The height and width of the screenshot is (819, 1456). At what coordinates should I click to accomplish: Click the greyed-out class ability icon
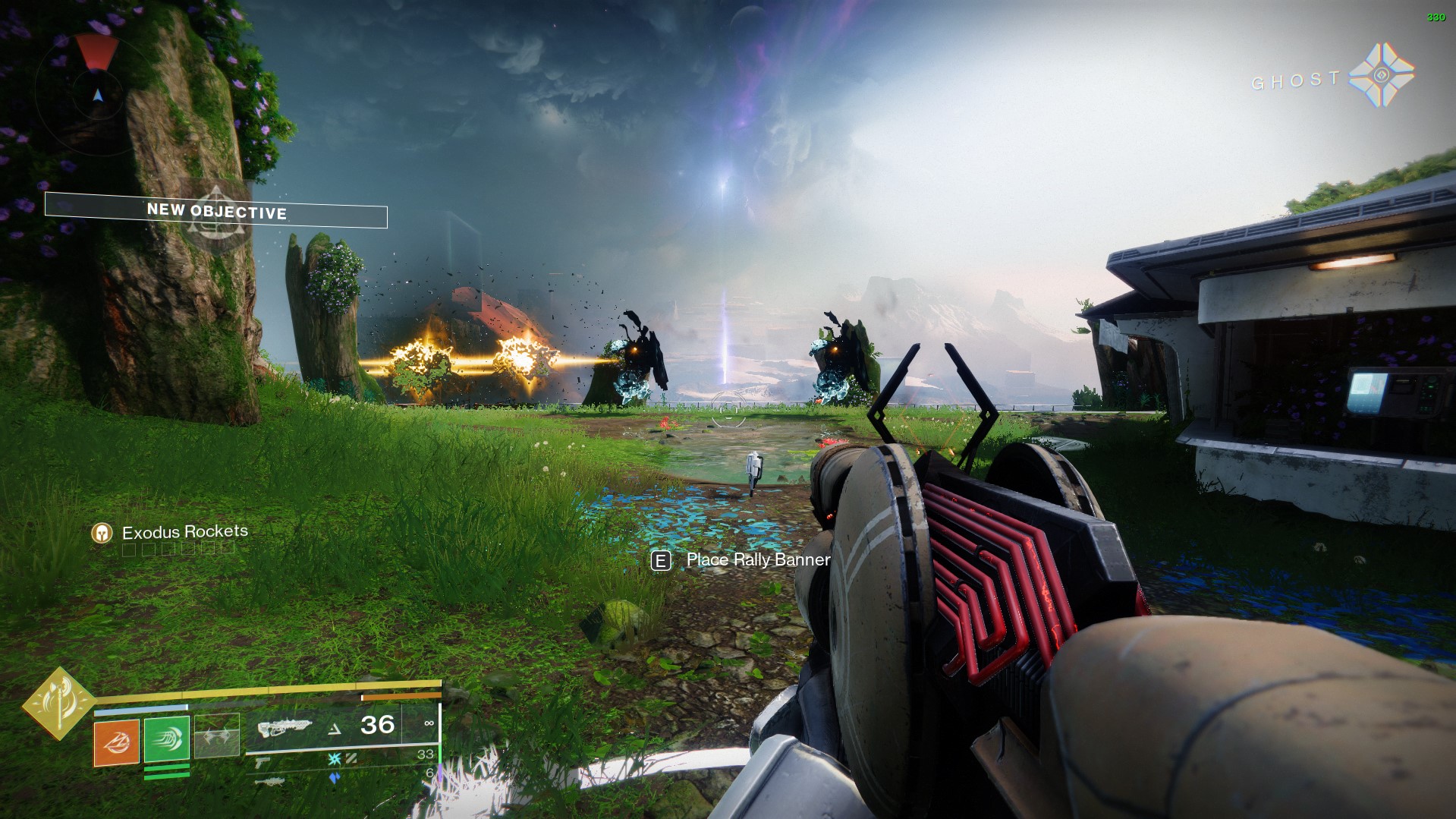tap(217, 736)
